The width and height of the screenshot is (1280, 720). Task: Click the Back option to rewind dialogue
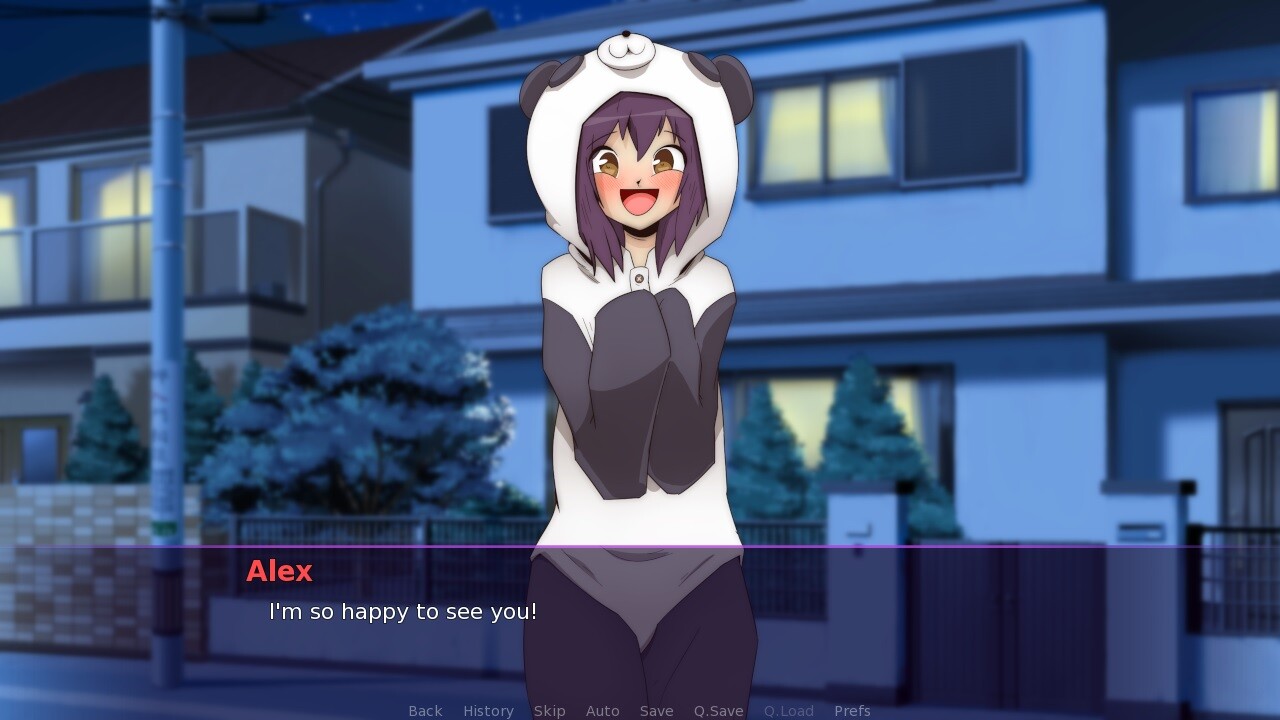(424, 710)
